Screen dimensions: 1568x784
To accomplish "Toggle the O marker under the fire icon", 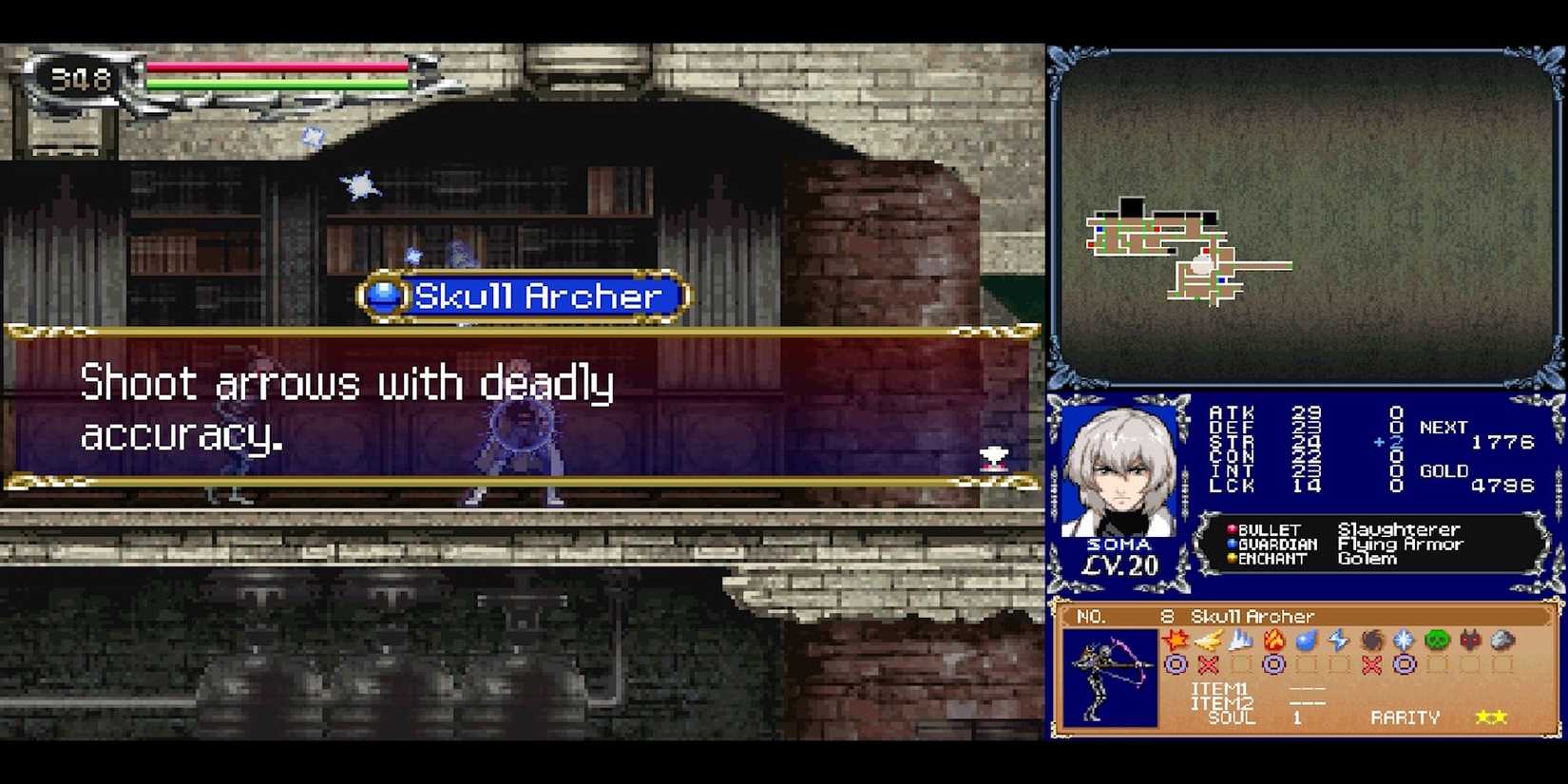I will click(x=1272, y=665).
